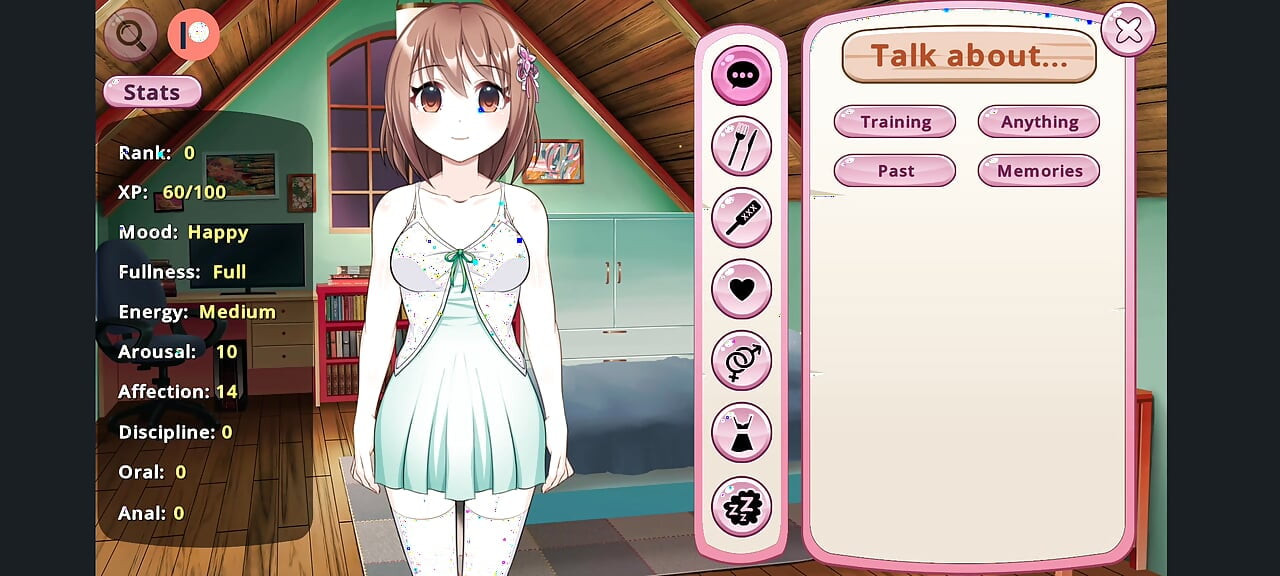Choose the Training talk topic

(895, 122)
